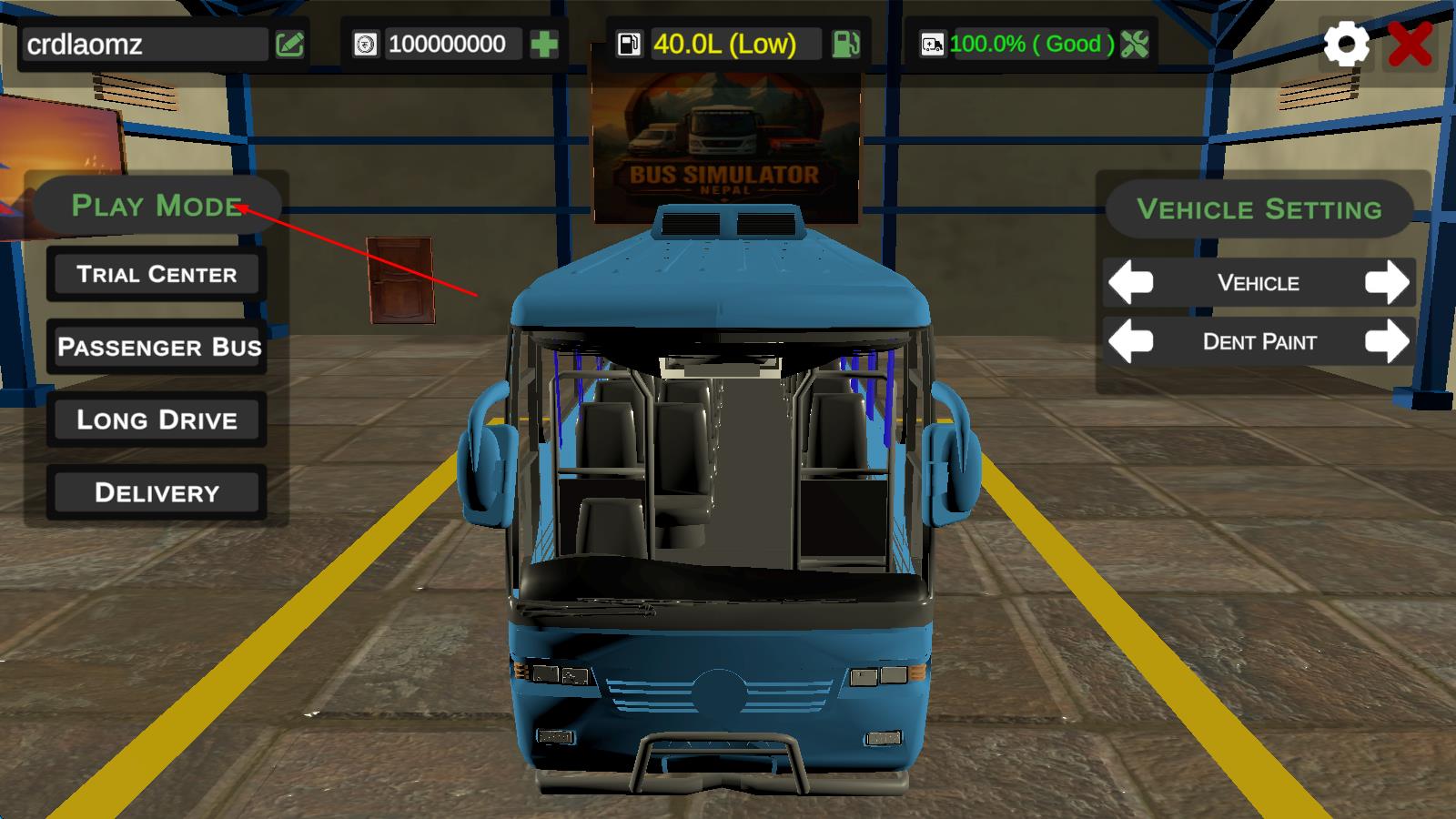Refuel the bus using the fuel pump icon
This screenshot has width=1456, height=819.
click(x=846, y=44)
